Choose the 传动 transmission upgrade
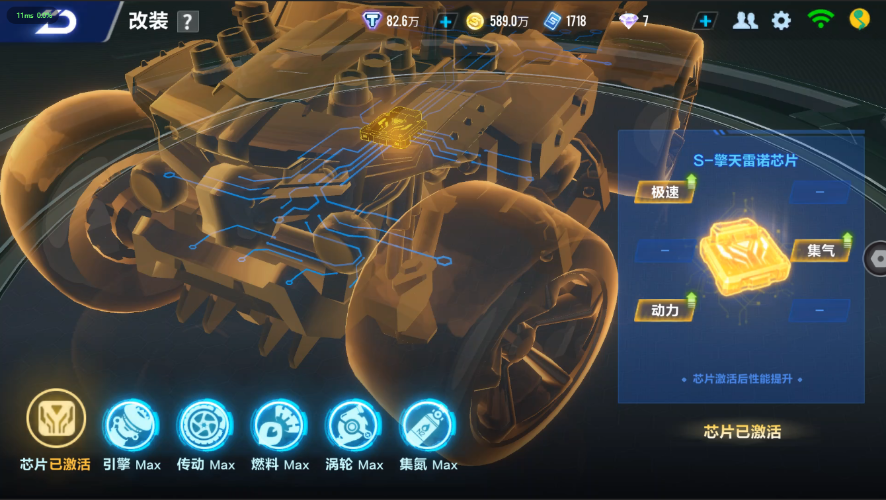This screenshot has height=500, width=886. pos(205,425)
